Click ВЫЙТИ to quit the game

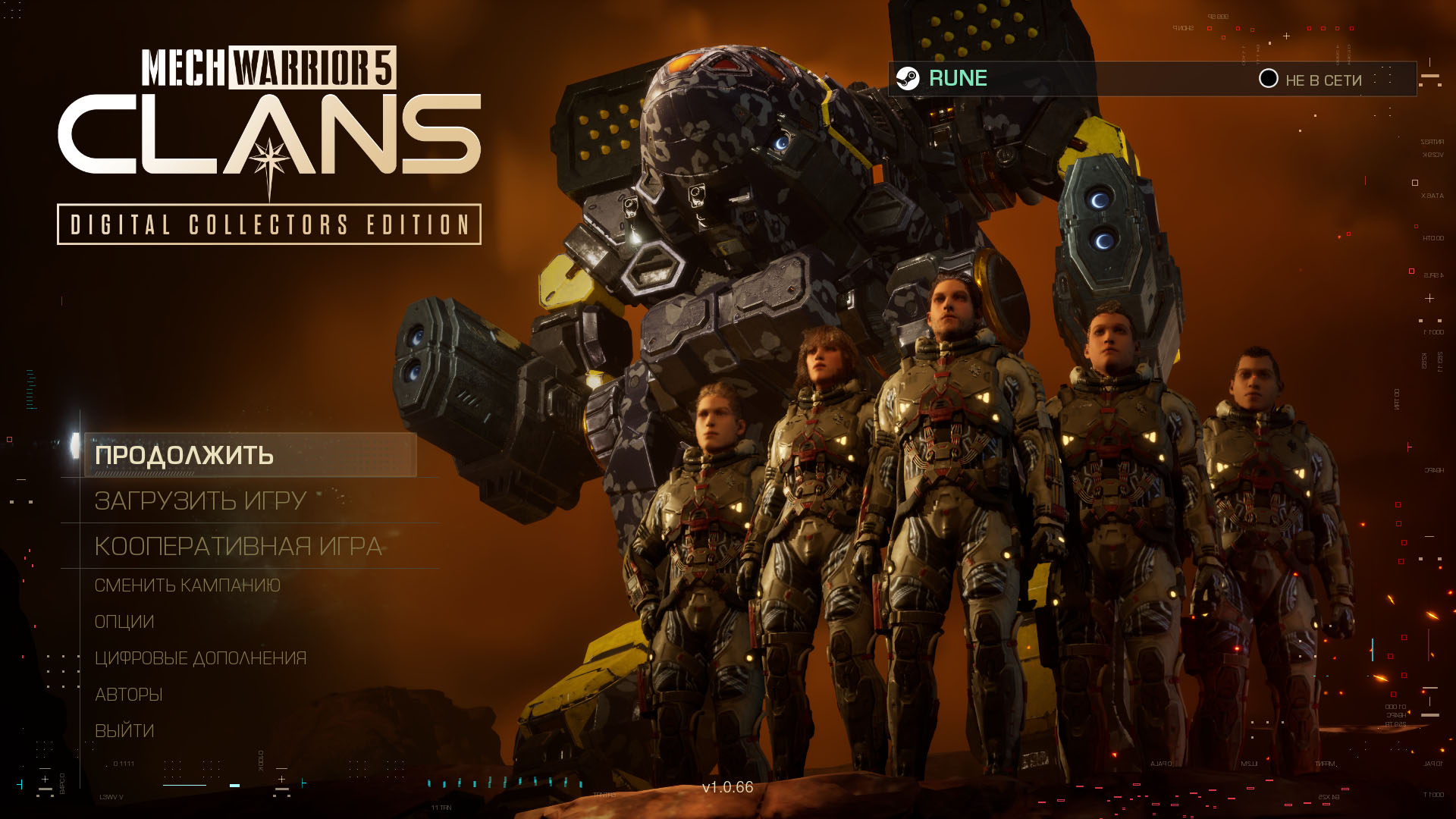[x=125, y=730]
